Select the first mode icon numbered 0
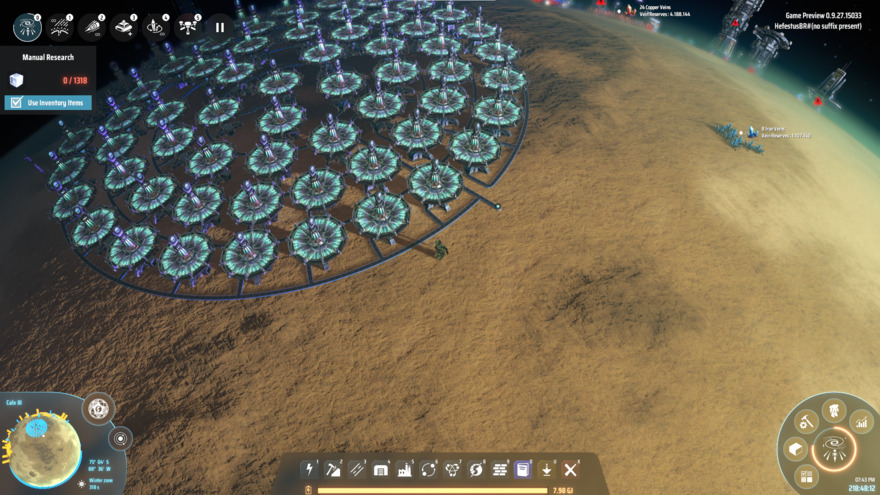The image size is (880, 495). tap(27, 27)
